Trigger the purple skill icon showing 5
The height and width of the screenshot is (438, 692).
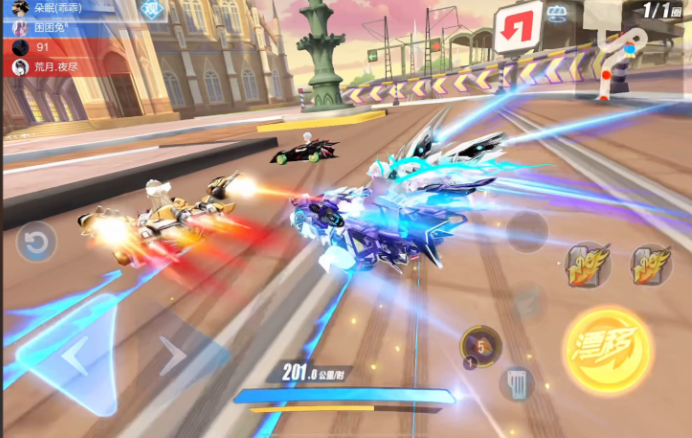[x=480, y=346]
